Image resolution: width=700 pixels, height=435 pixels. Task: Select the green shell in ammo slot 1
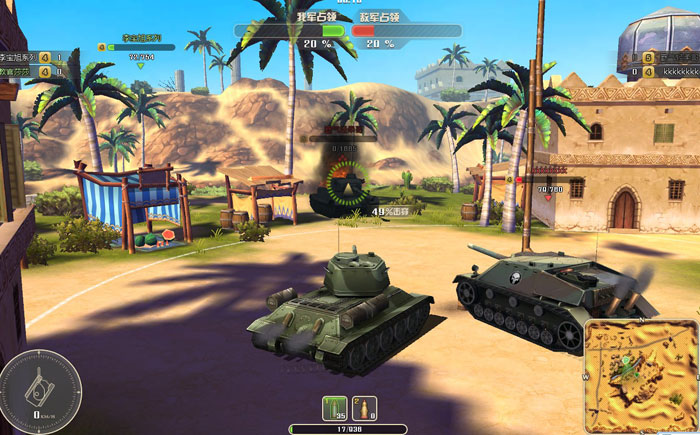[x=334, y=408]
